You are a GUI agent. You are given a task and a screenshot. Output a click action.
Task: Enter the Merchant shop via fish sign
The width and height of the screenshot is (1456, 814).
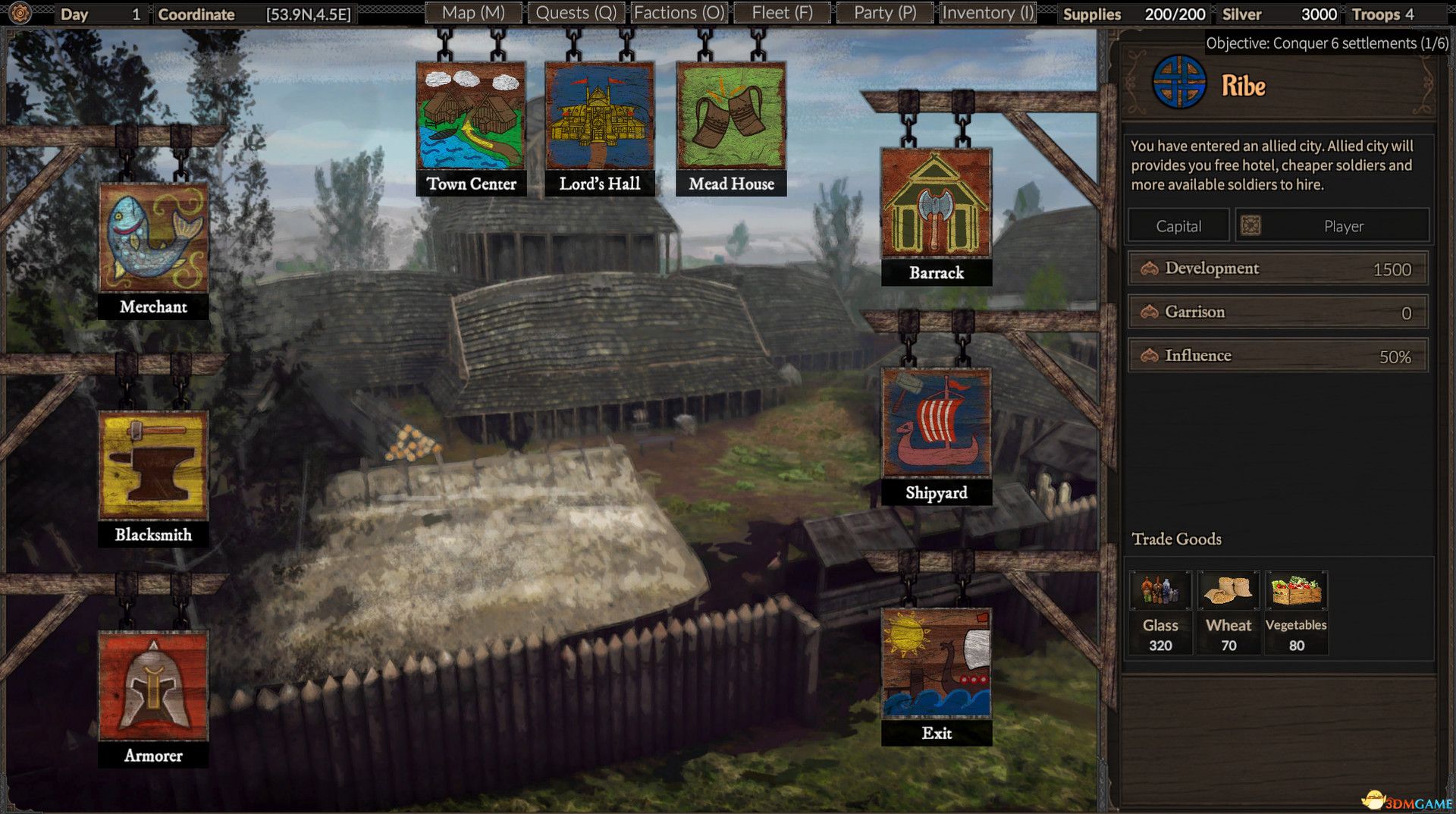click(x=153, y=238)
